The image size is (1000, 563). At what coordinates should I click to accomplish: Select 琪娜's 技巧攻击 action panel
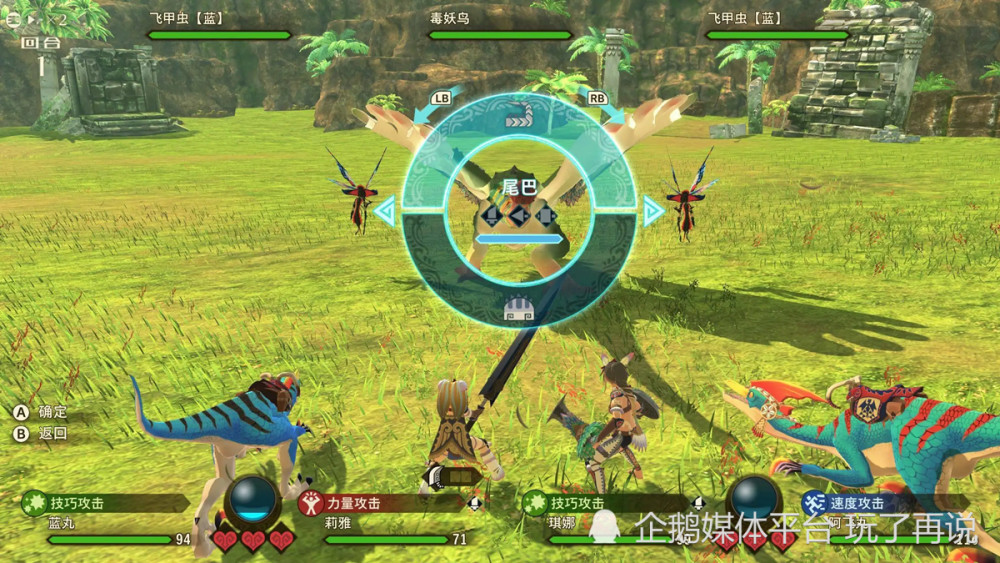click(608, 503)
